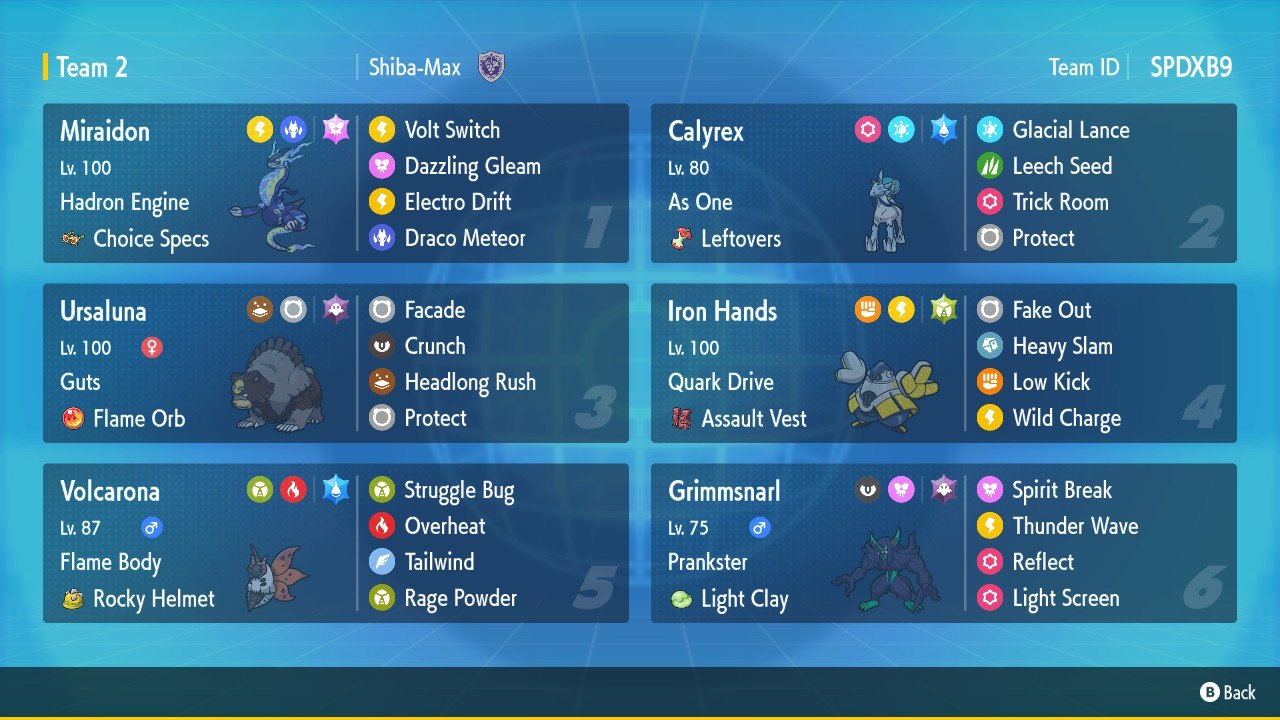Image resolution: width=1280 pixels, height=720 pixels.
Task: Select the Miraidon team card
Action: 335,183
